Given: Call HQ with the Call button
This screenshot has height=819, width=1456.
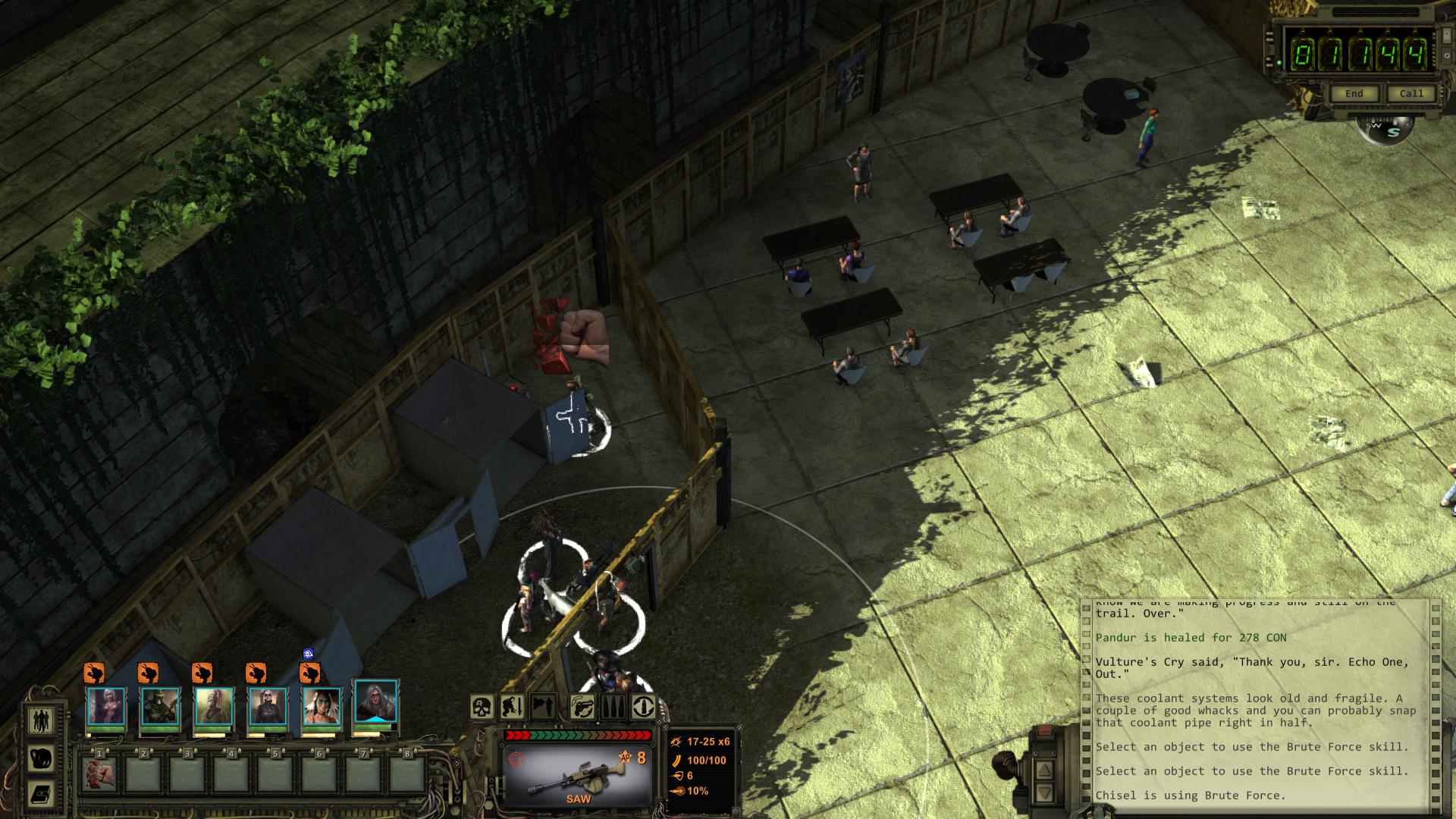Looking at the screenshot, I should pos(1410,93).
